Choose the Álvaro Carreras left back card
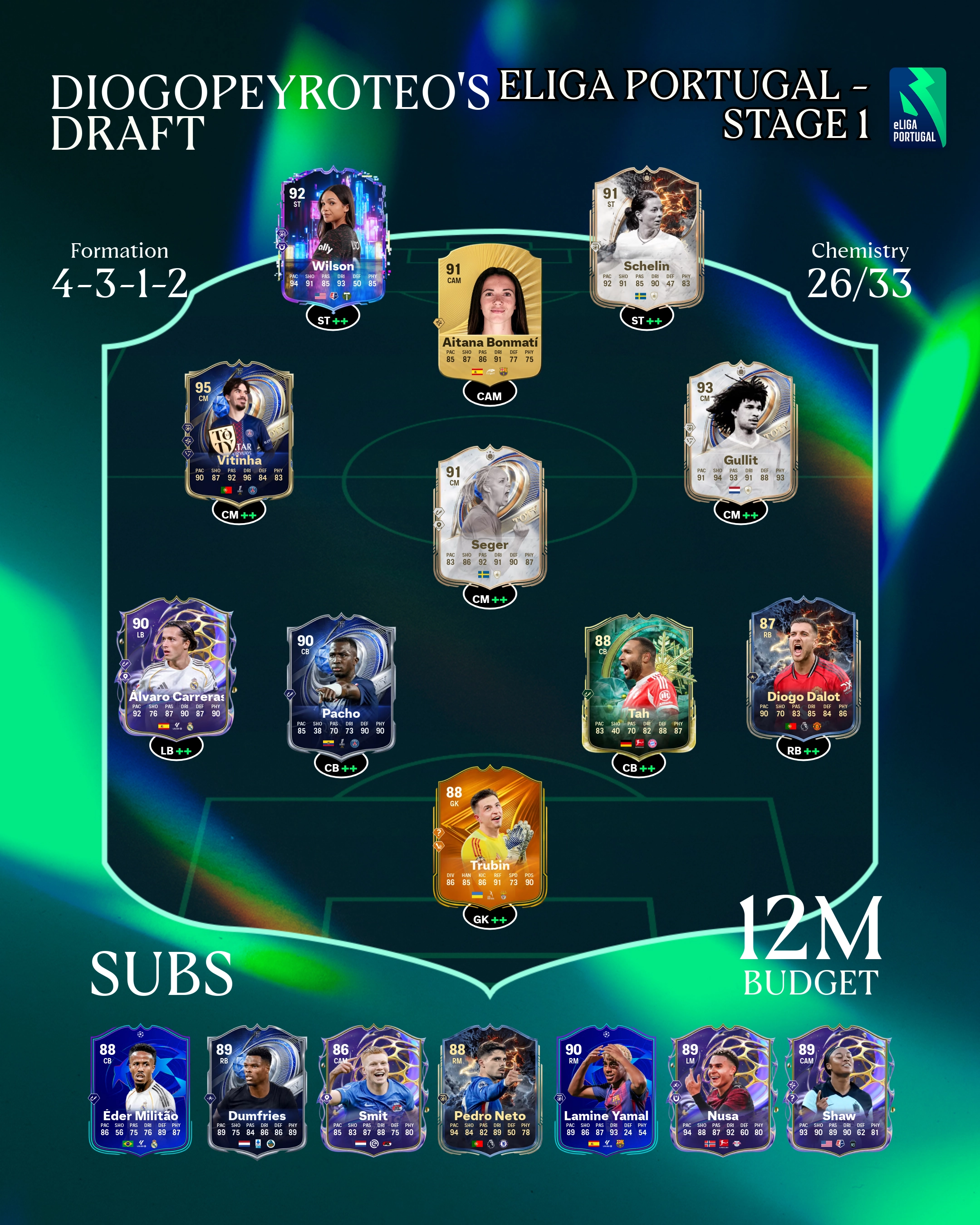The height and width of the screenshot is (1225, 980). (176, 667)
